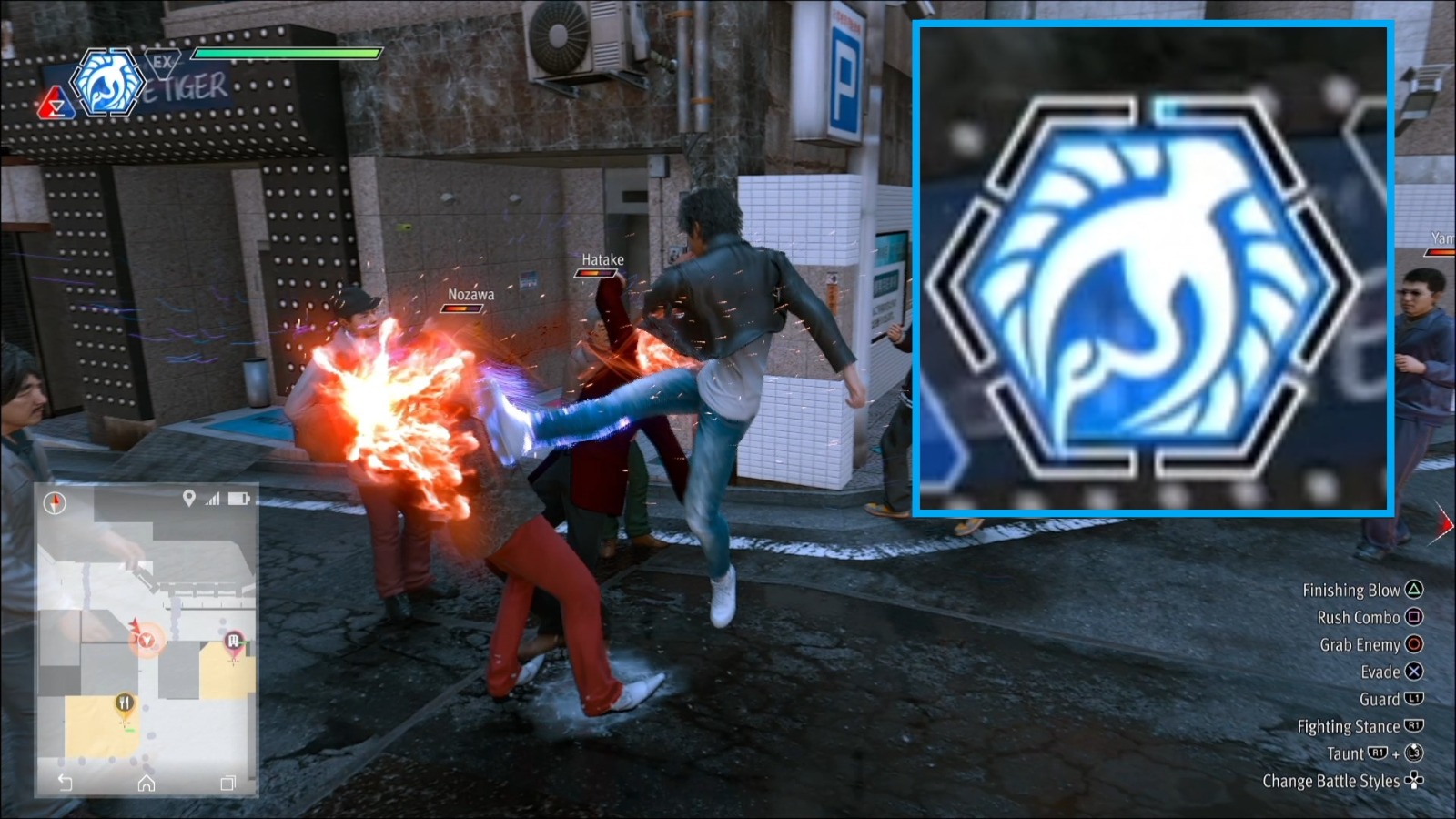The image size is (1456, 819).
Task: Click the GPS location pin above the minimap
Action: click(x=189, y=498)
